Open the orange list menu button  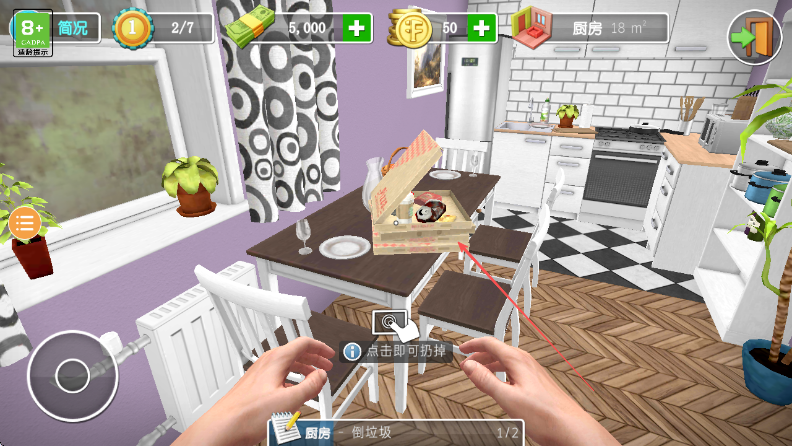click(25, 222)
